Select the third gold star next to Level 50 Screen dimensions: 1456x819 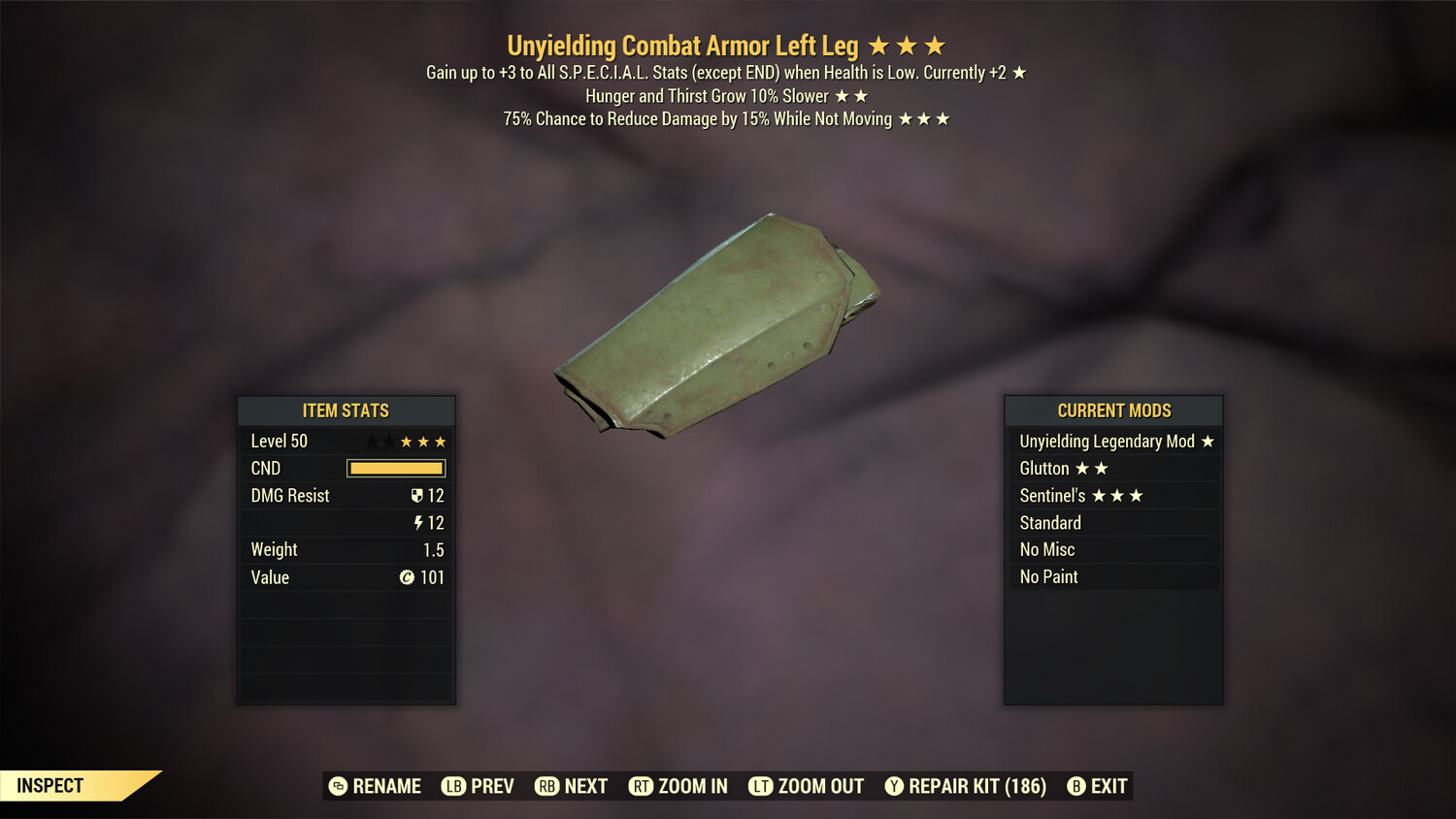point(439,441)
